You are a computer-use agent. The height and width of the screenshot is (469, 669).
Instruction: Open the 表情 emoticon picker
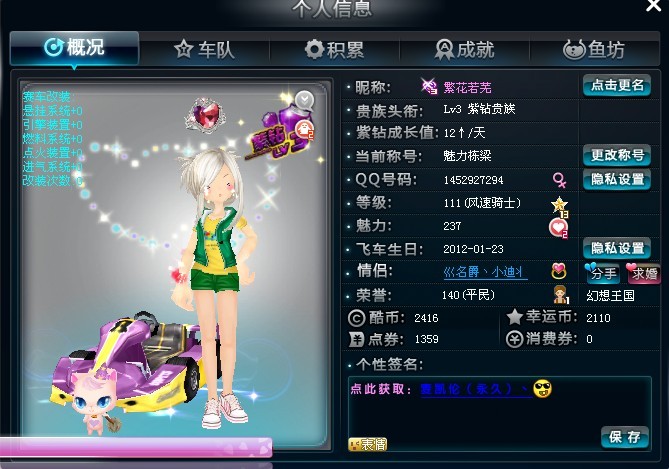click(x=367, y=443)
